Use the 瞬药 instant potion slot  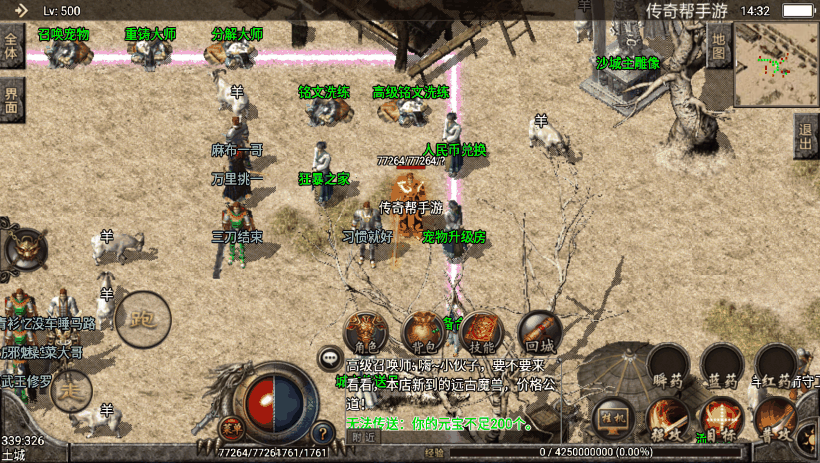667,364
